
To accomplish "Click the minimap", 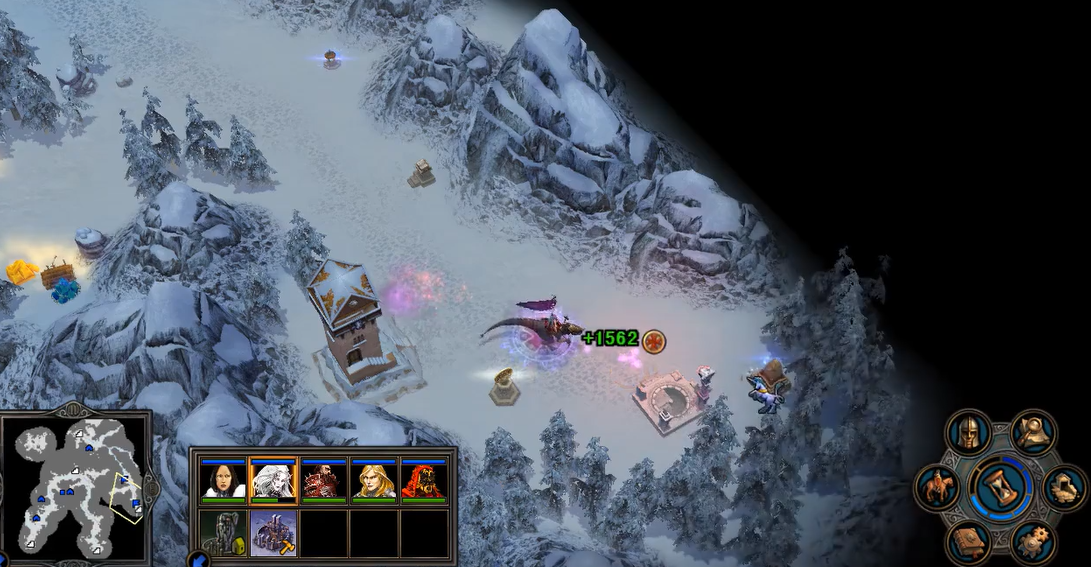I will tap(77, 487).
